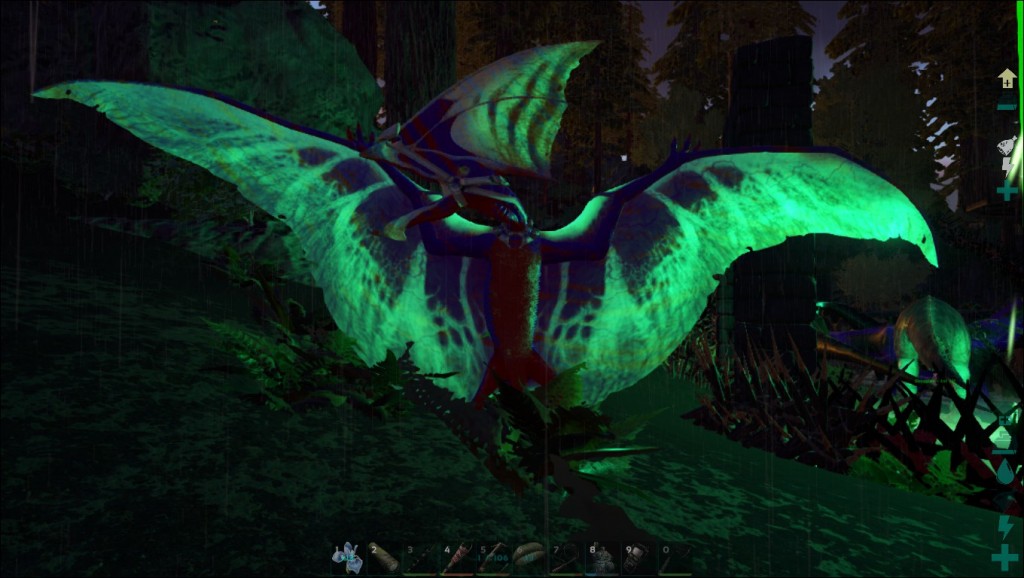Use the green seed in the hotbar
Image resolution: width=1024 pixels, height=578 pixels.
click(528, 558)
